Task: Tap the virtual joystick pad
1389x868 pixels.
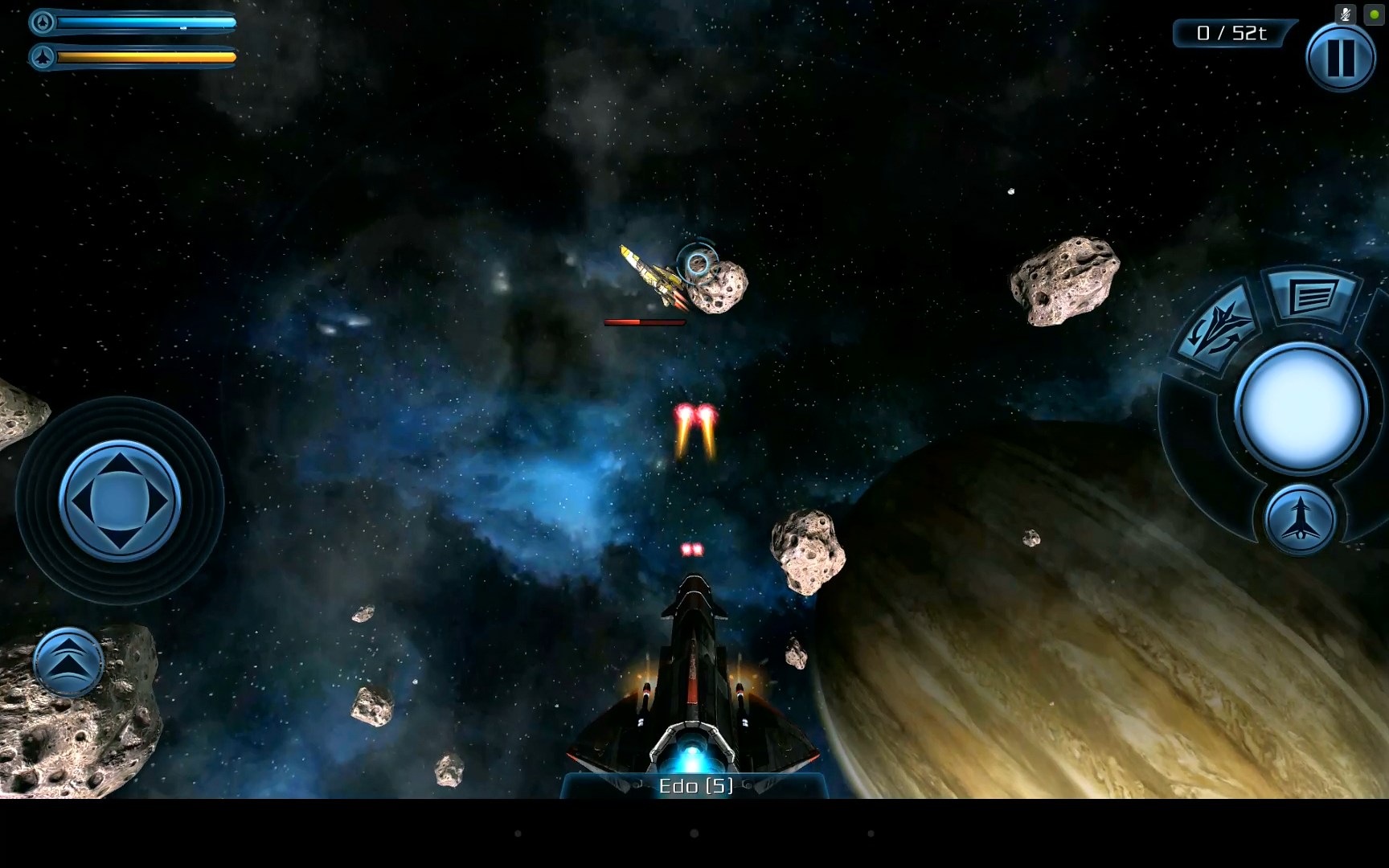Action: [x=119, y=500]
